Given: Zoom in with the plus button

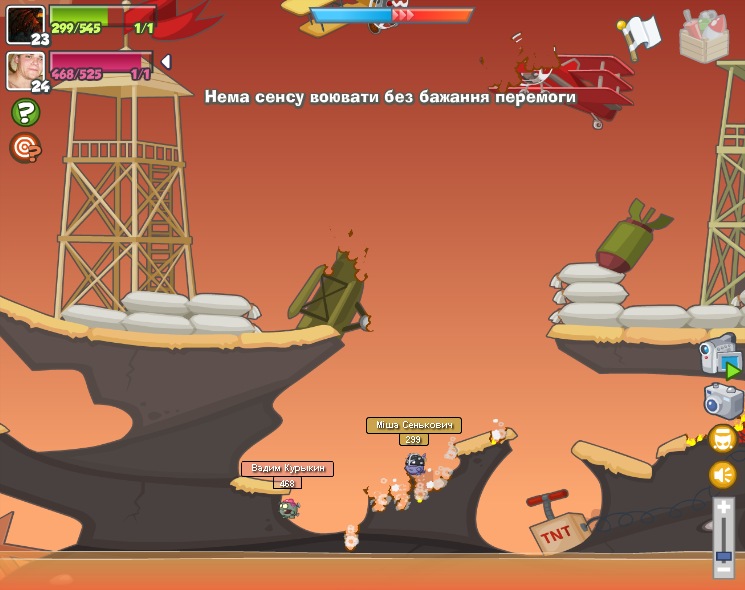Looking at the screenshot, I should [724, 508].
